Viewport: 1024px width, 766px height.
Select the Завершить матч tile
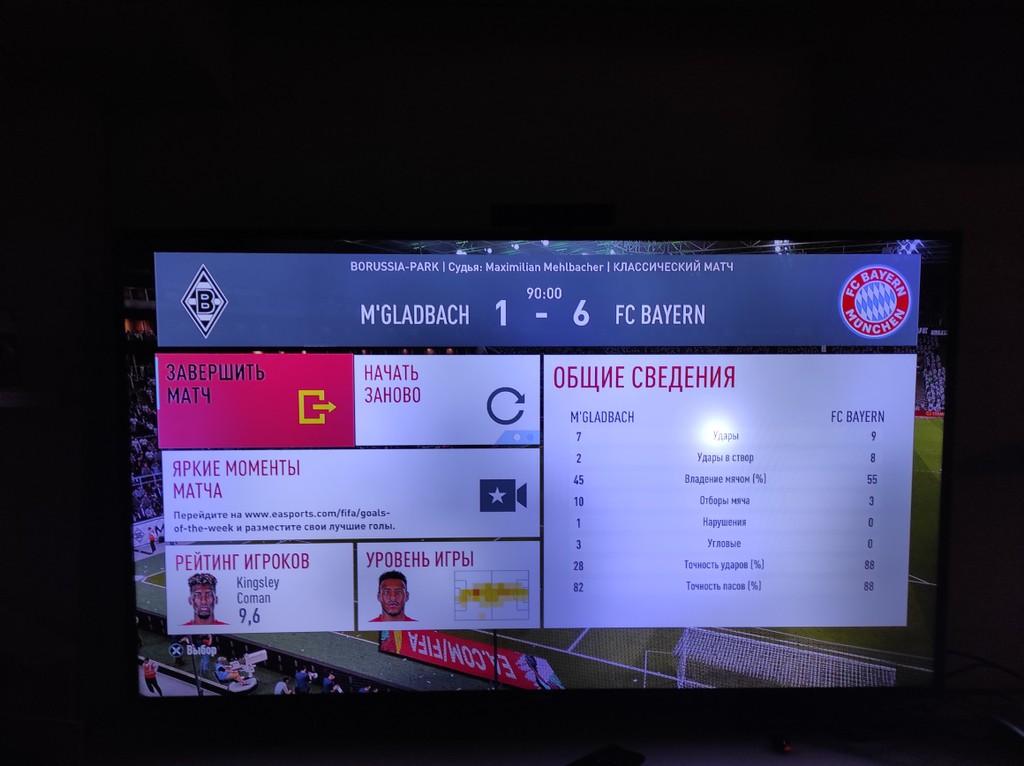pos(255,400)
